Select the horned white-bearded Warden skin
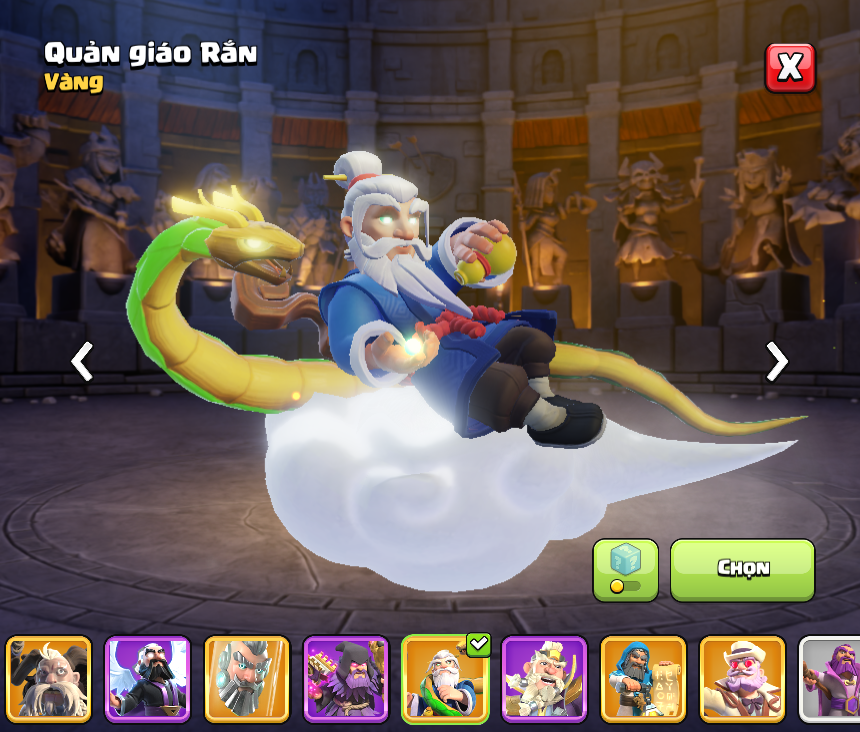Viewport: 860px width, 732px height. pos(48,679)
